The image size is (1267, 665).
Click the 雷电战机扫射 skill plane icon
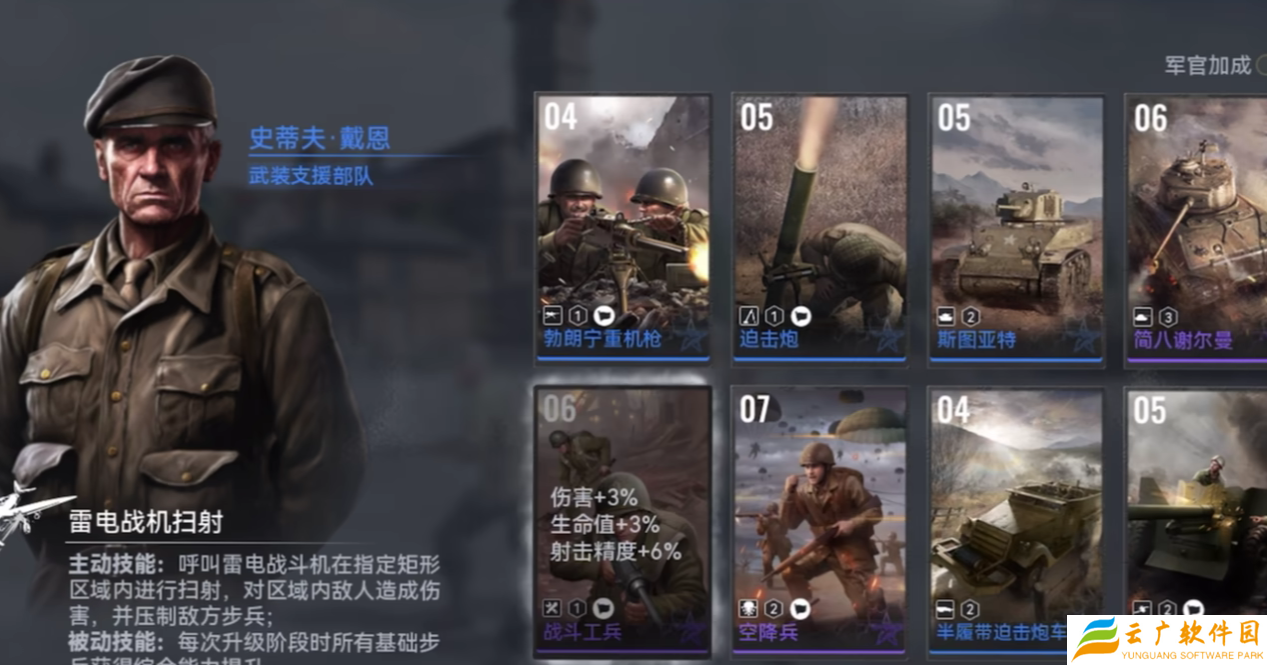[x=30, y=511]
